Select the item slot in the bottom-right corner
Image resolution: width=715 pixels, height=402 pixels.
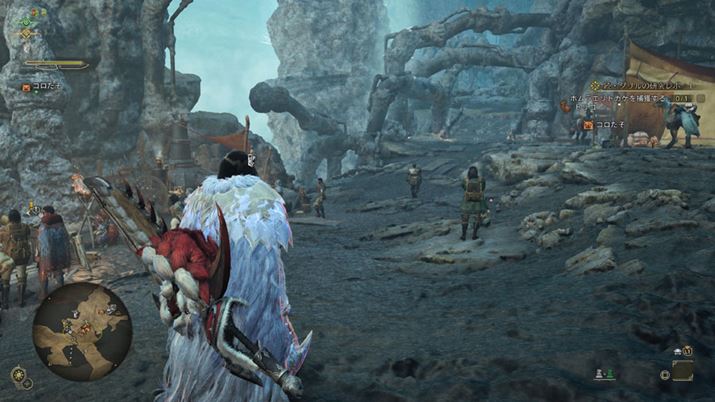tap(683, 371)
